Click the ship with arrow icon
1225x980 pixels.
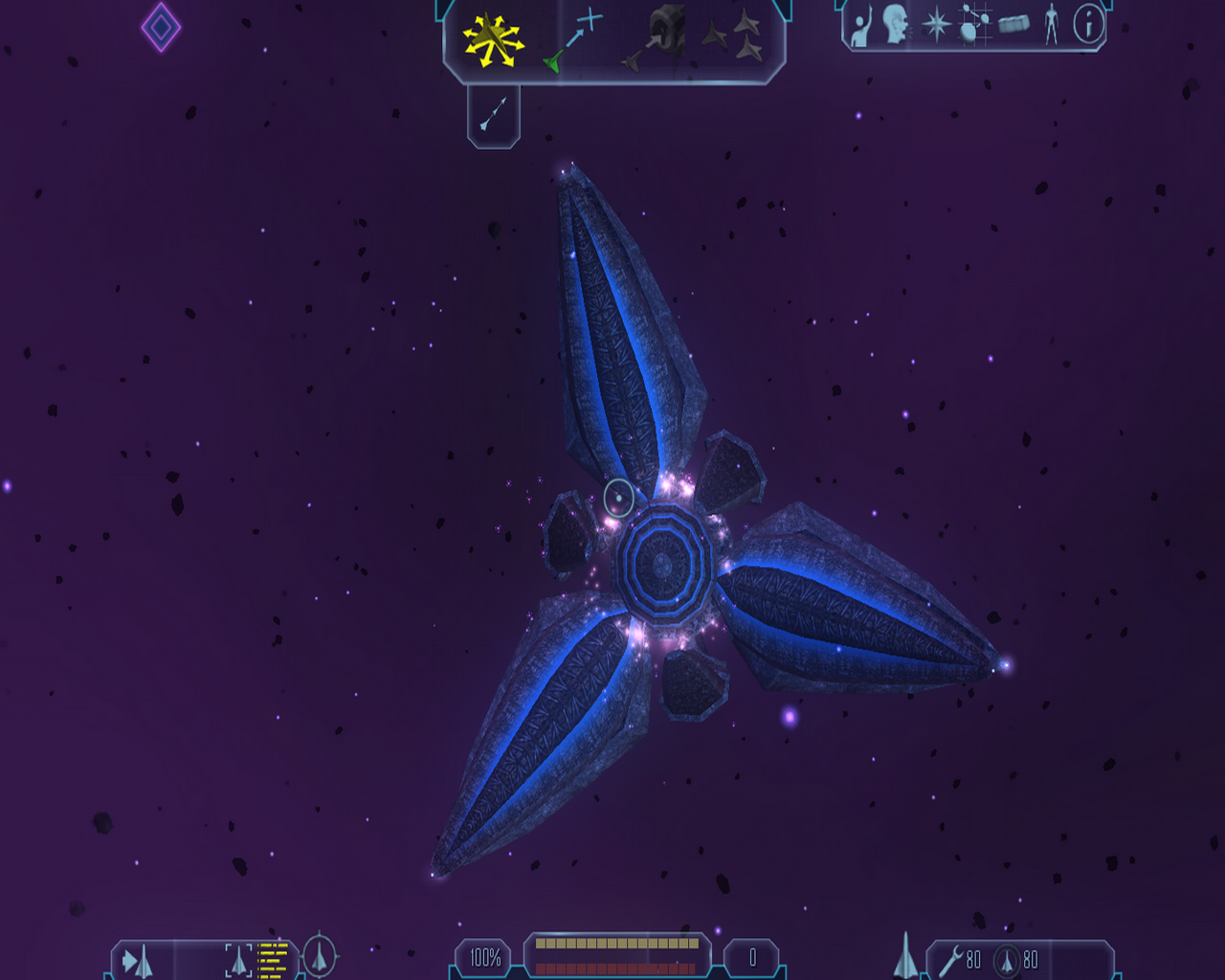(x=138, y=960)
